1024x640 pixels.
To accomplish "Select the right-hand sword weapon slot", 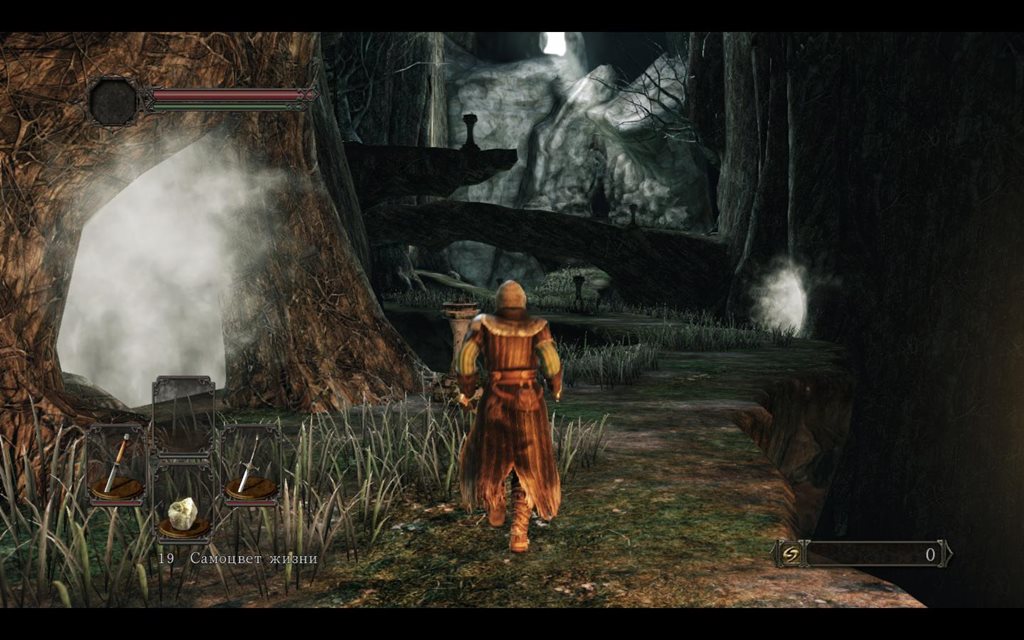I will [x=250, y=465].
